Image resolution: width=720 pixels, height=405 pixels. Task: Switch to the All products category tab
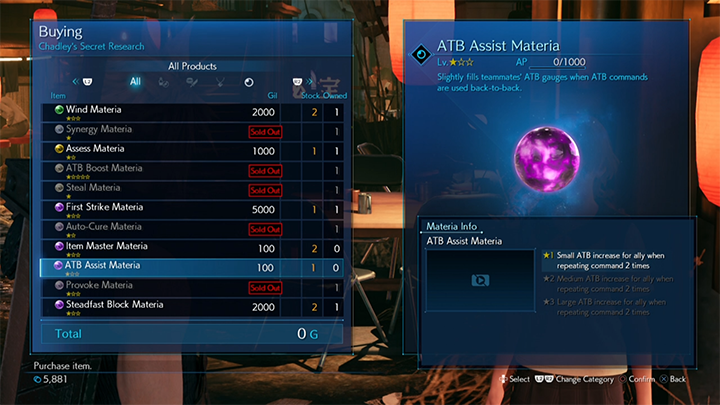(135, 82)
